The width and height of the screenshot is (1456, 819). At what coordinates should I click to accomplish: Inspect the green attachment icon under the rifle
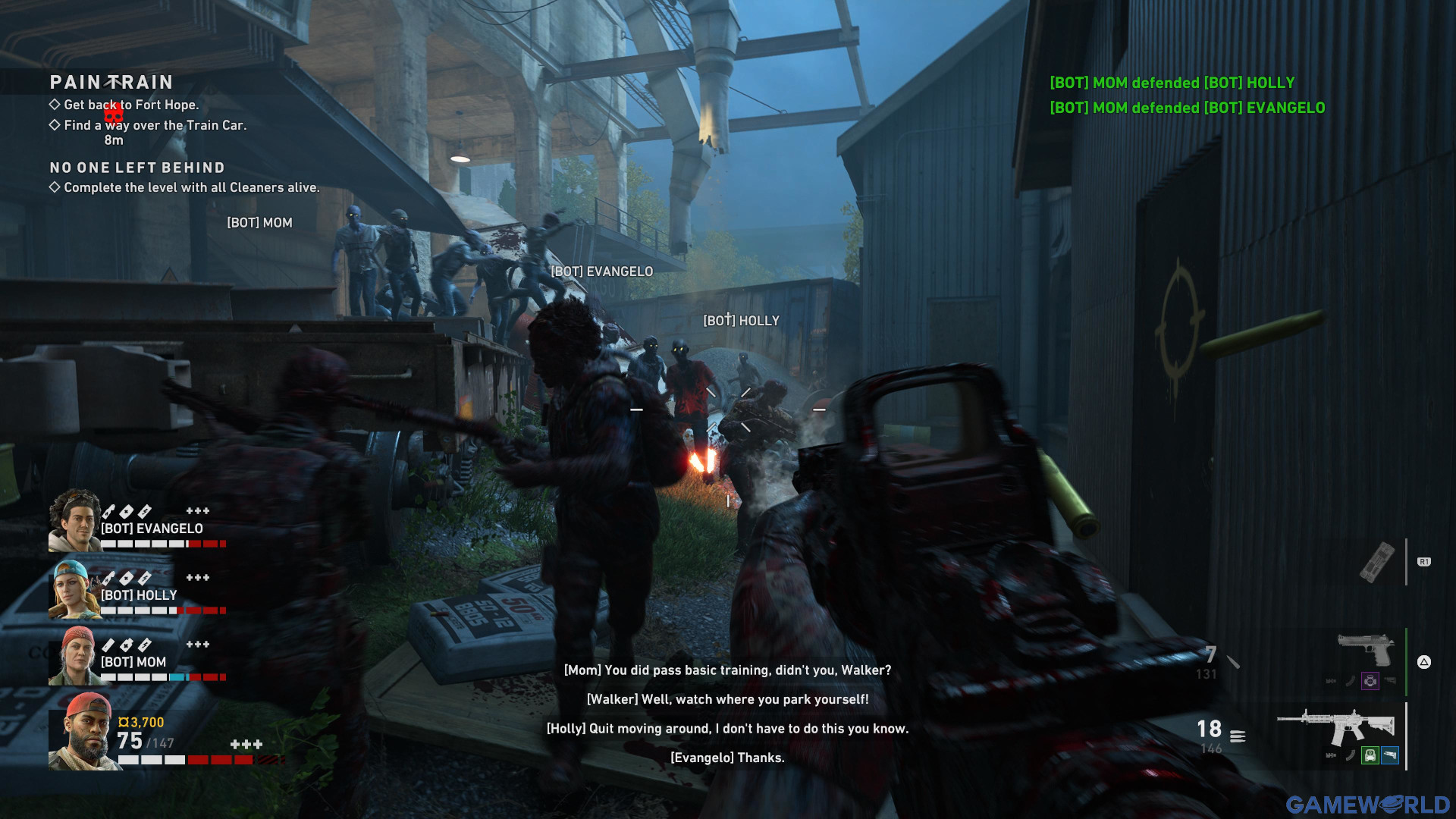coord(1370,755)
